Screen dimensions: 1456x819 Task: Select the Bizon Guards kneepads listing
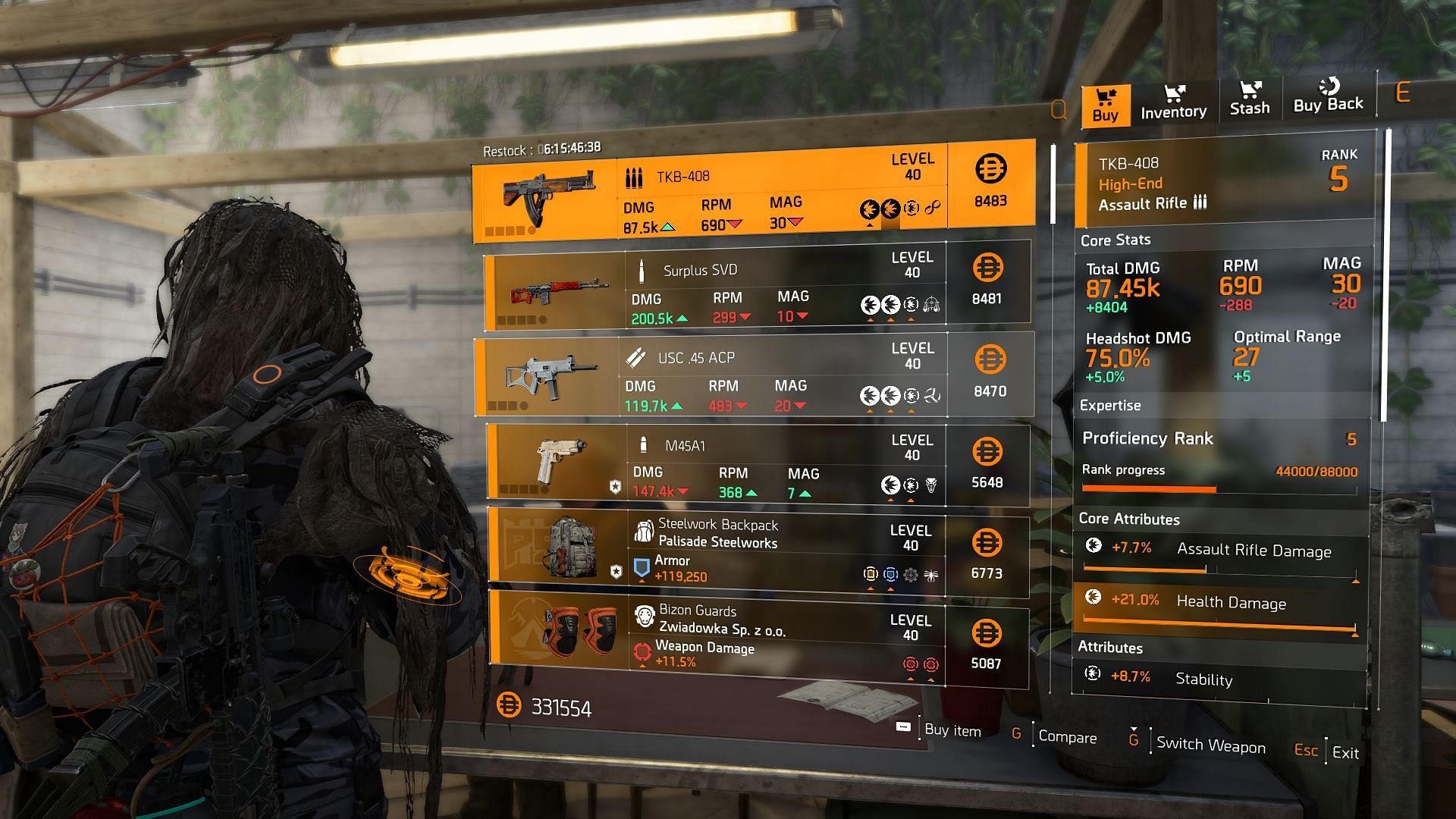click(x=757, y=638)
